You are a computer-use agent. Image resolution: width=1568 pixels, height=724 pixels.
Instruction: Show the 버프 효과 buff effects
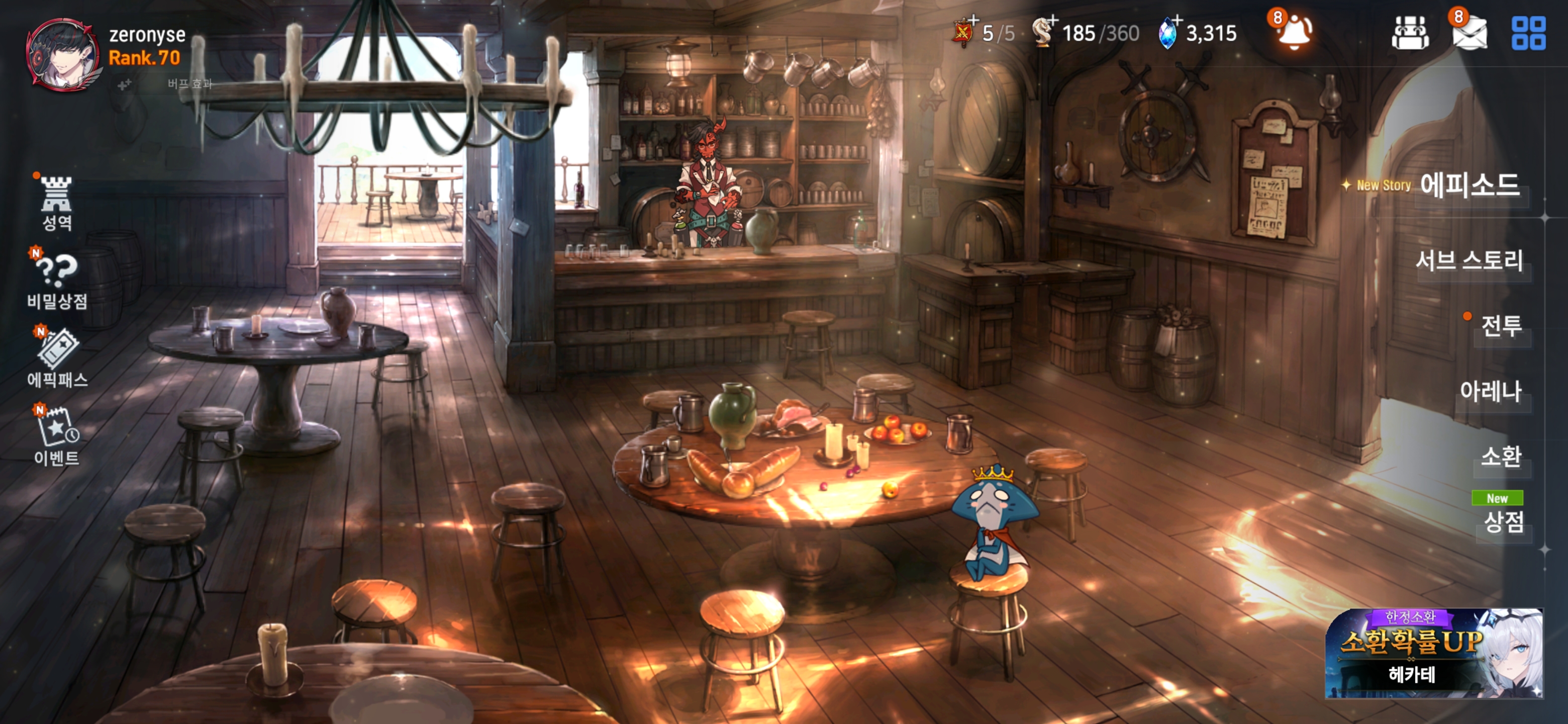[x=189, y=84]
